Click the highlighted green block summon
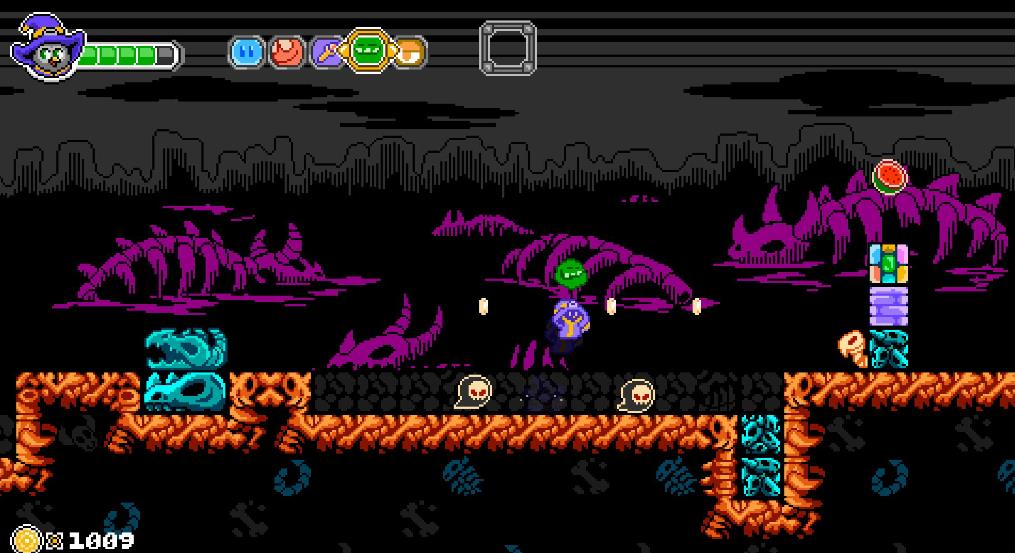1015x553 pixels. (x=368, y=50)
